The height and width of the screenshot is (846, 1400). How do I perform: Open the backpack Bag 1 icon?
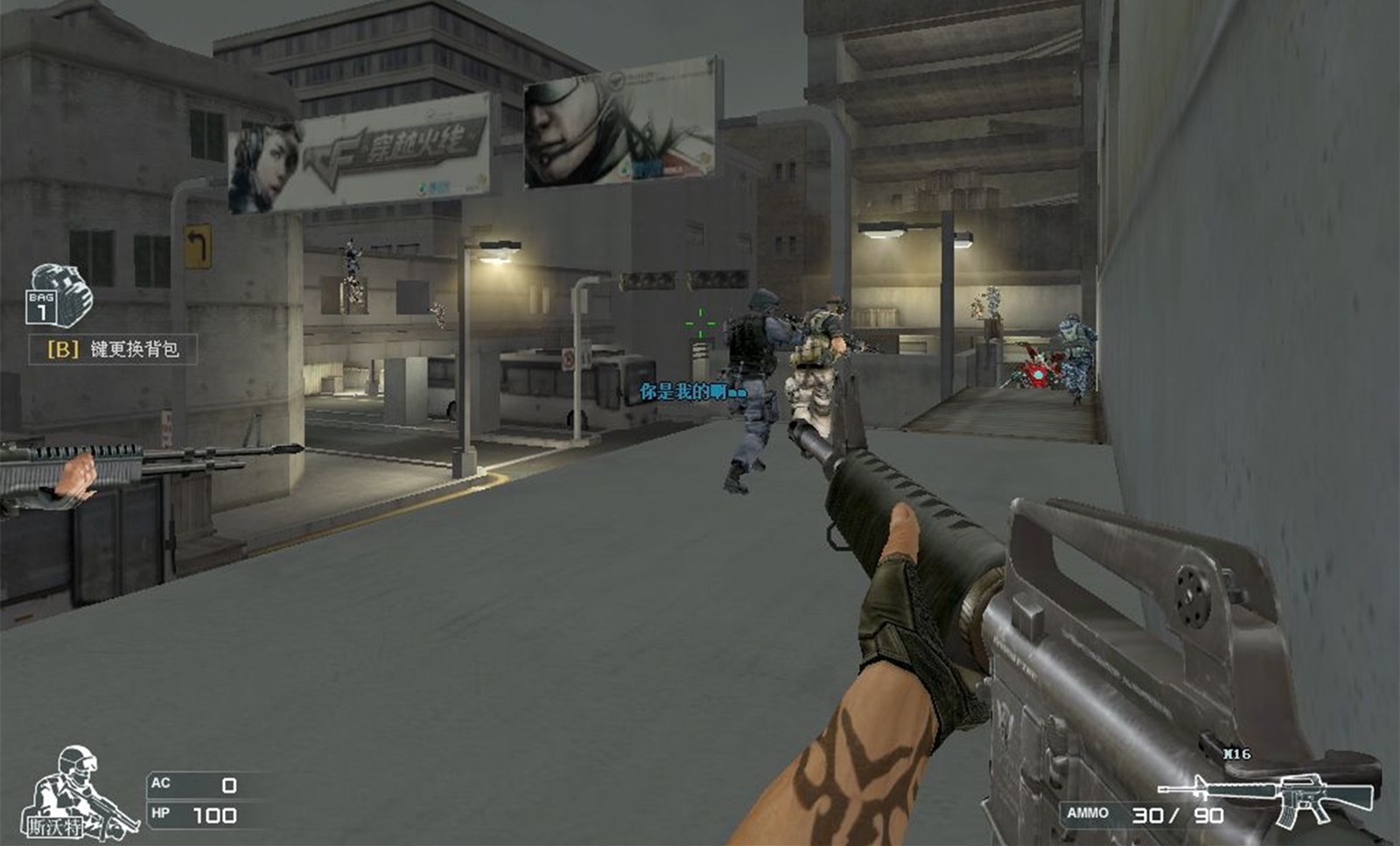point(59,296)
